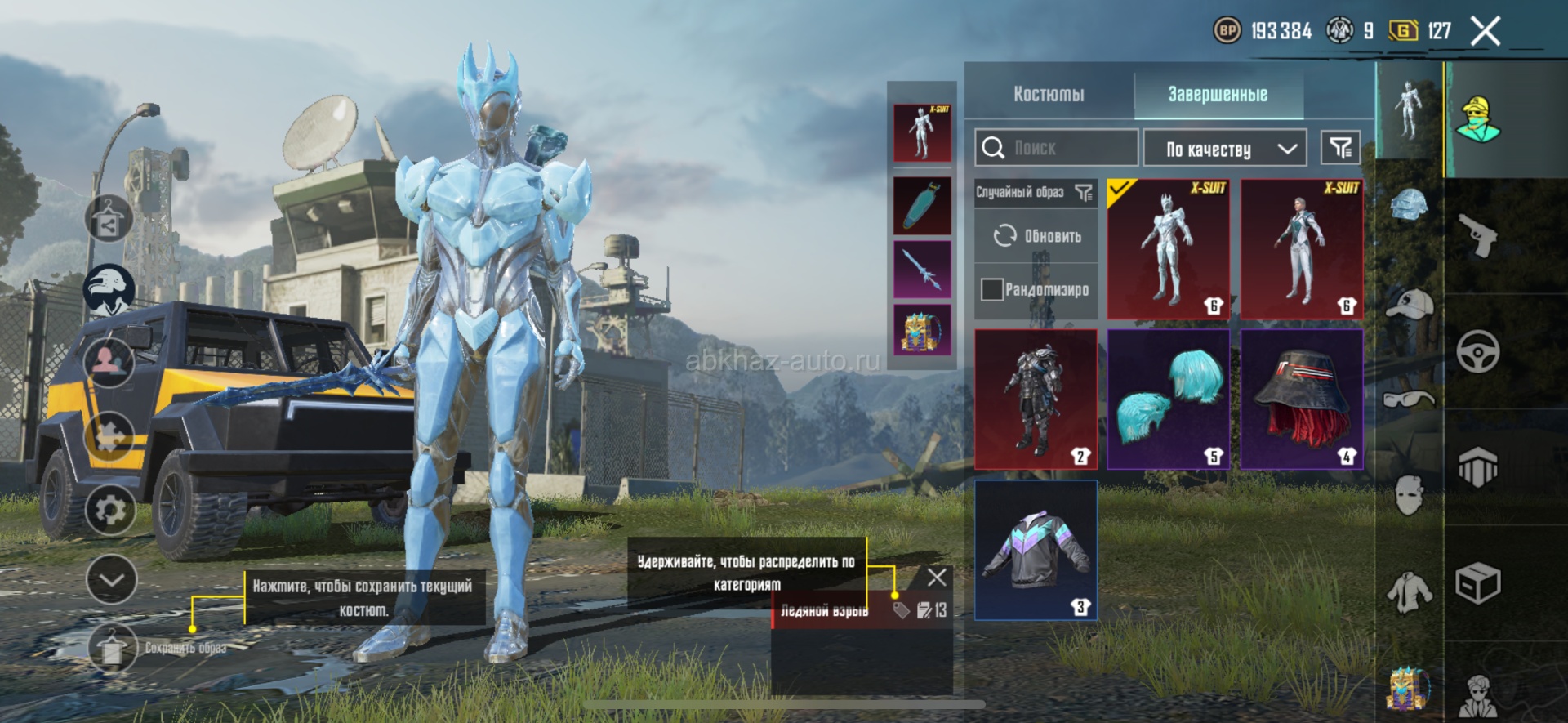Pick the turquoise wigs set
Viewport: 1568px width, 723px height.
pyautogui.click(x=1168, y=399)
